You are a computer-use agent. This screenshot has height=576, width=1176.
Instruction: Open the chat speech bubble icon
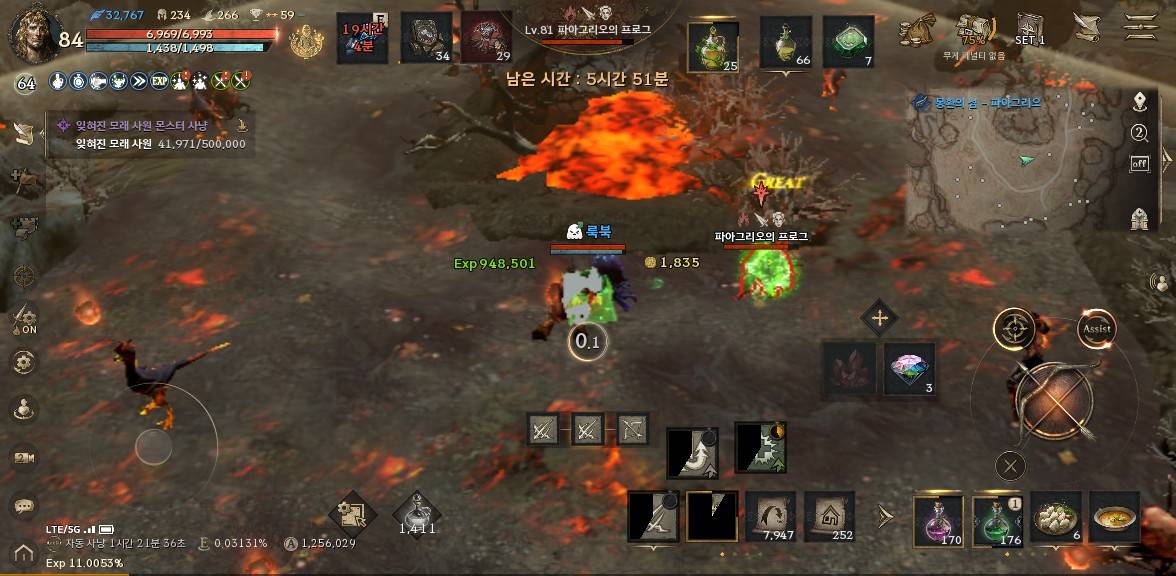[24, 506]
